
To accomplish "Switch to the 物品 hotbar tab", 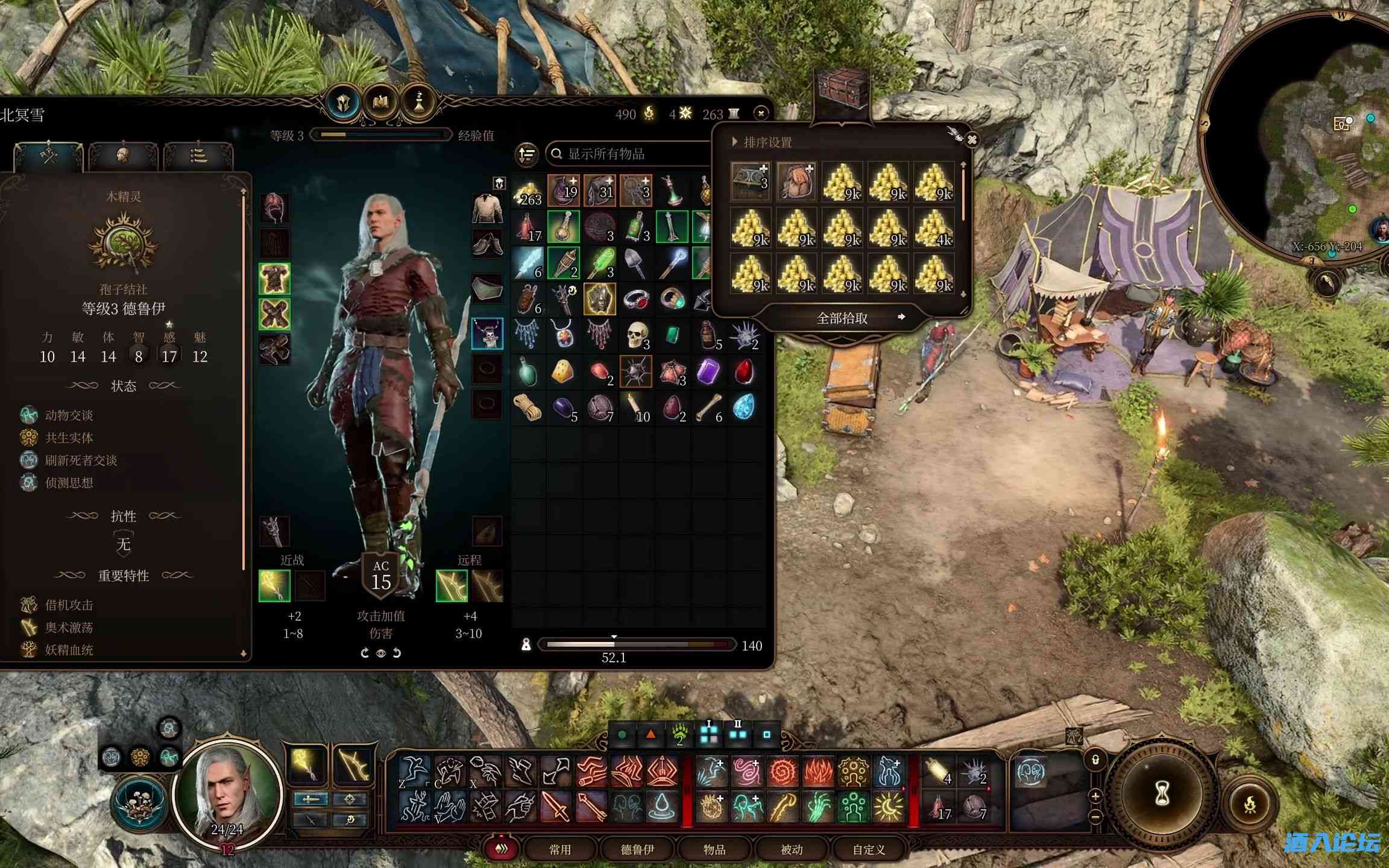I will click(x=714, y=849).
